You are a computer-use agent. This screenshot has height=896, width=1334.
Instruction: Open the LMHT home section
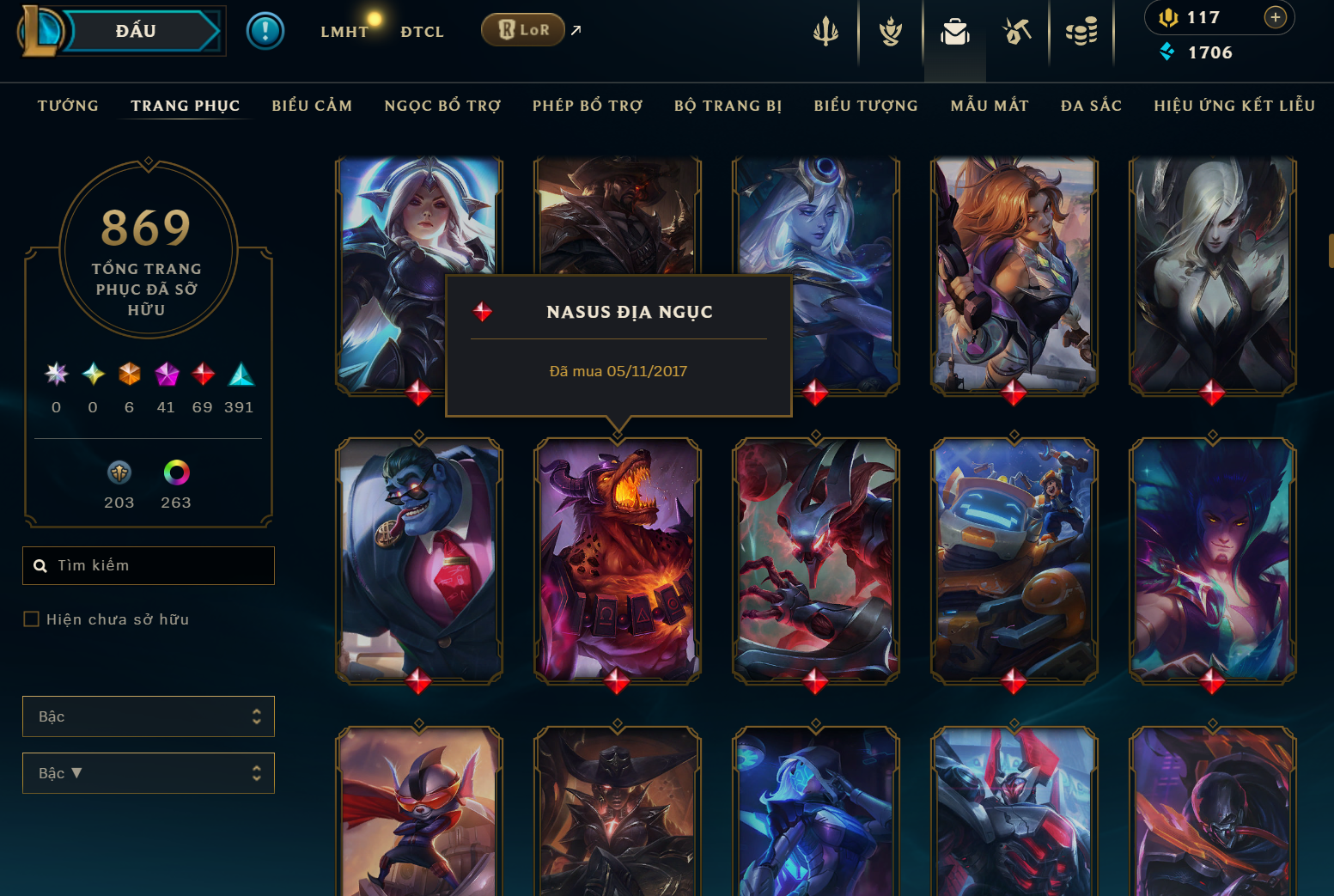pyautogui.click(x=344, y=32)
